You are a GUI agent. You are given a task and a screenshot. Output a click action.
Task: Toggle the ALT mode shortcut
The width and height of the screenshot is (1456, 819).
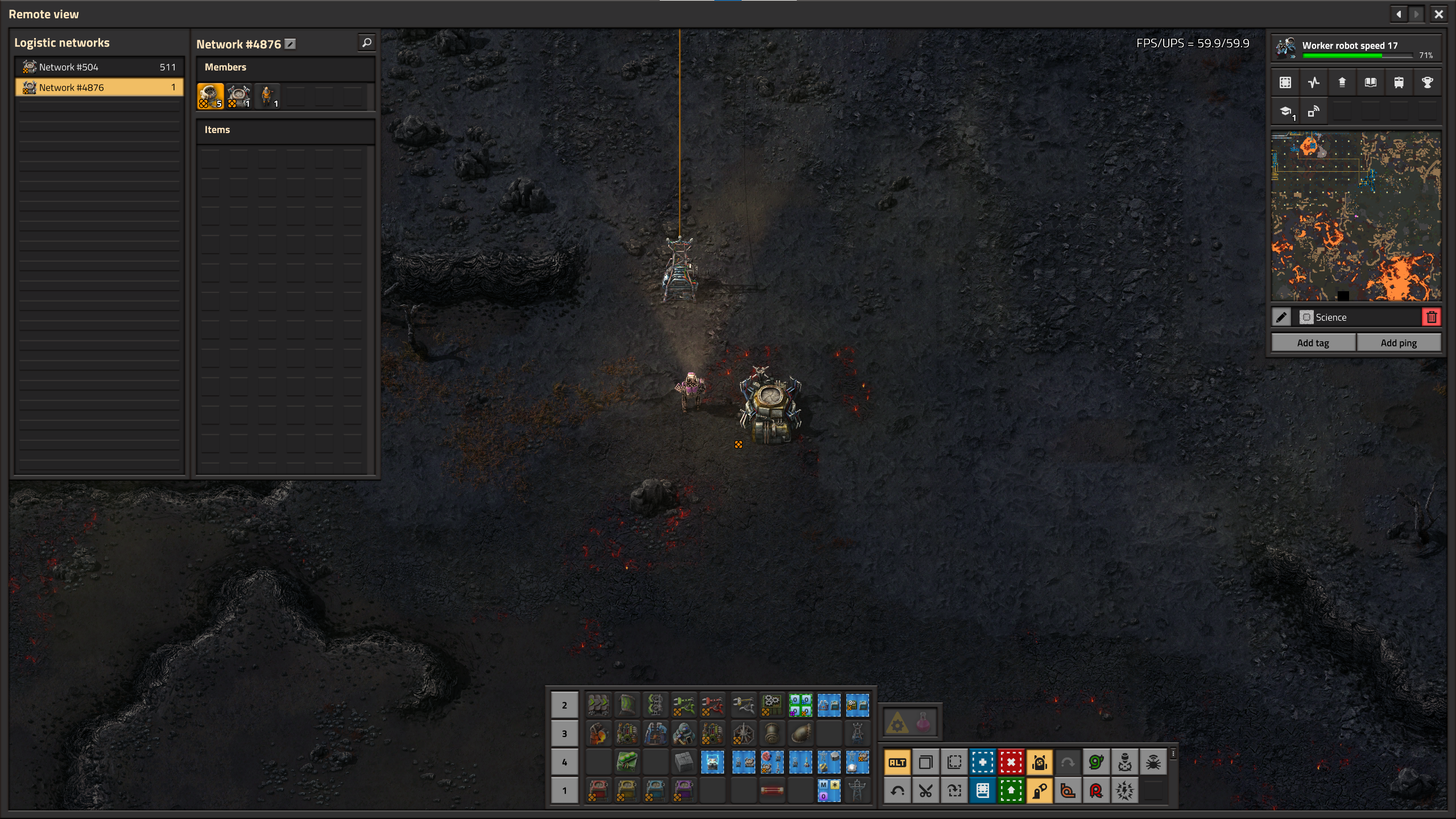(x=897, y=762)
